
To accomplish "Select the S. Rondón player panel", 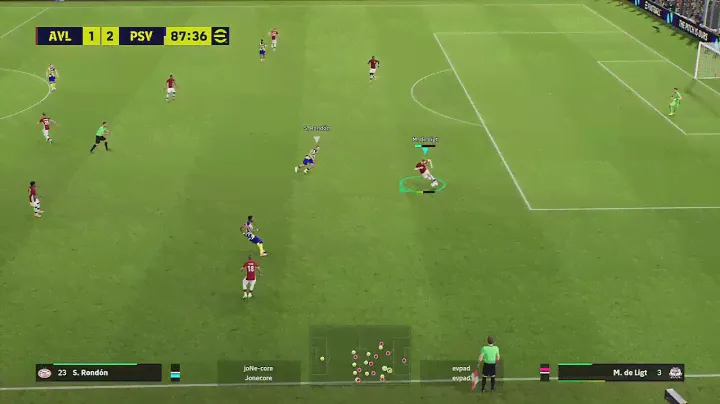I will click(x=98, y=372).
